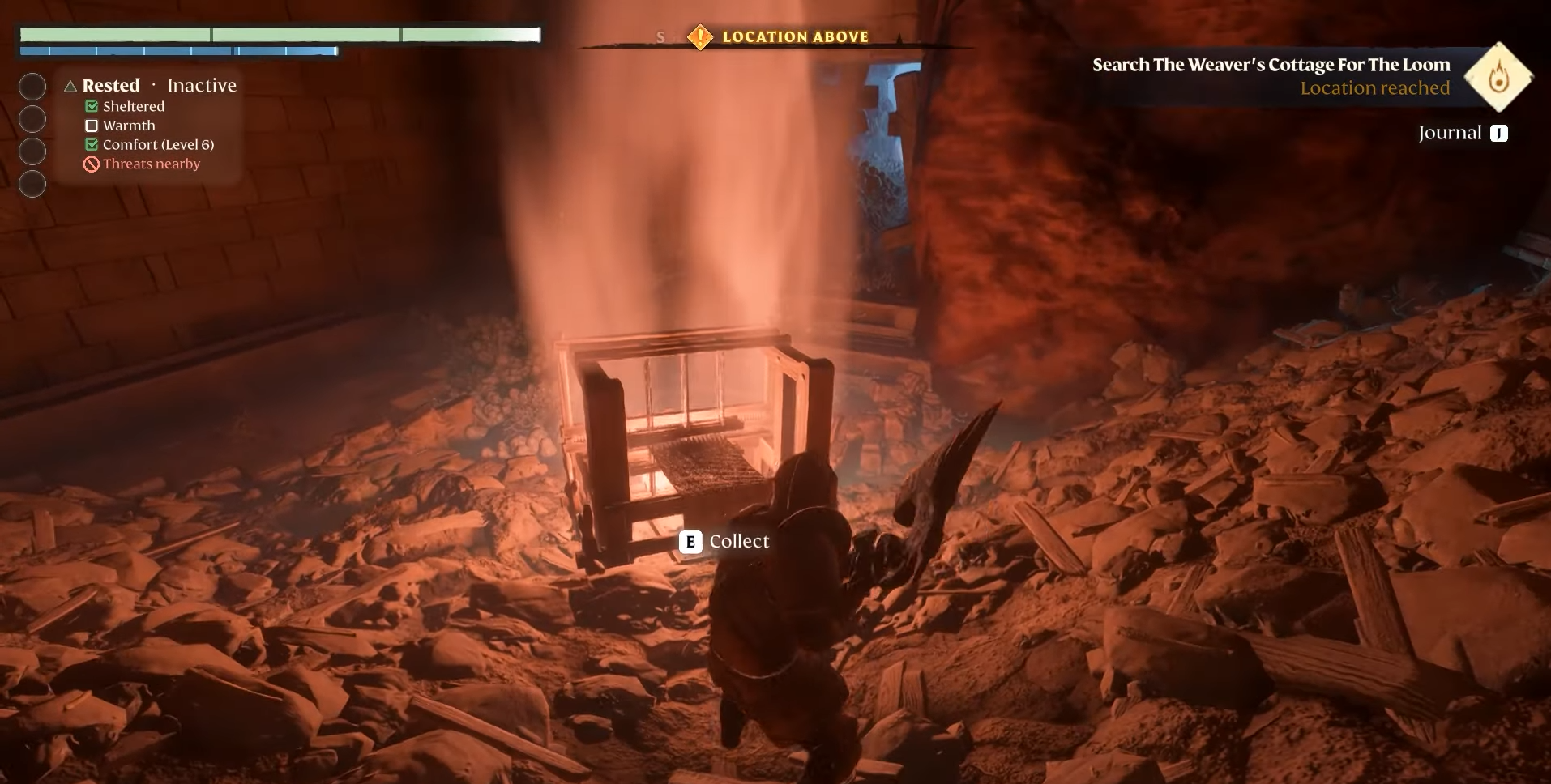This screenshot has height=784, width=1551.
Task: Click the E key prompt near Collect
Action: pyautogui.click(x=689, y=542)
